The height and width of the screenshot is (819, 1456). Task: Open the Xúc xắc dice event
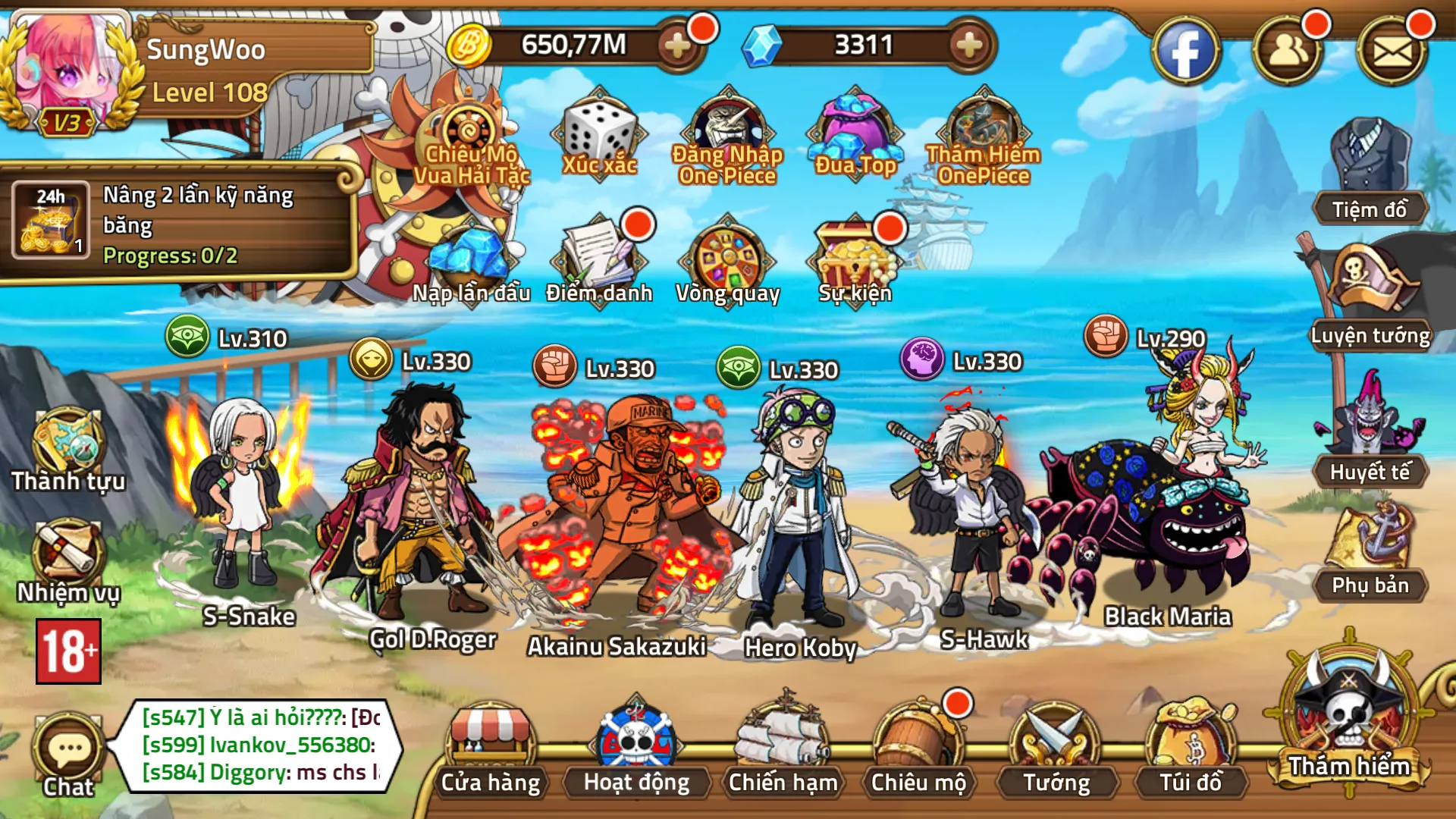(599, 136)
